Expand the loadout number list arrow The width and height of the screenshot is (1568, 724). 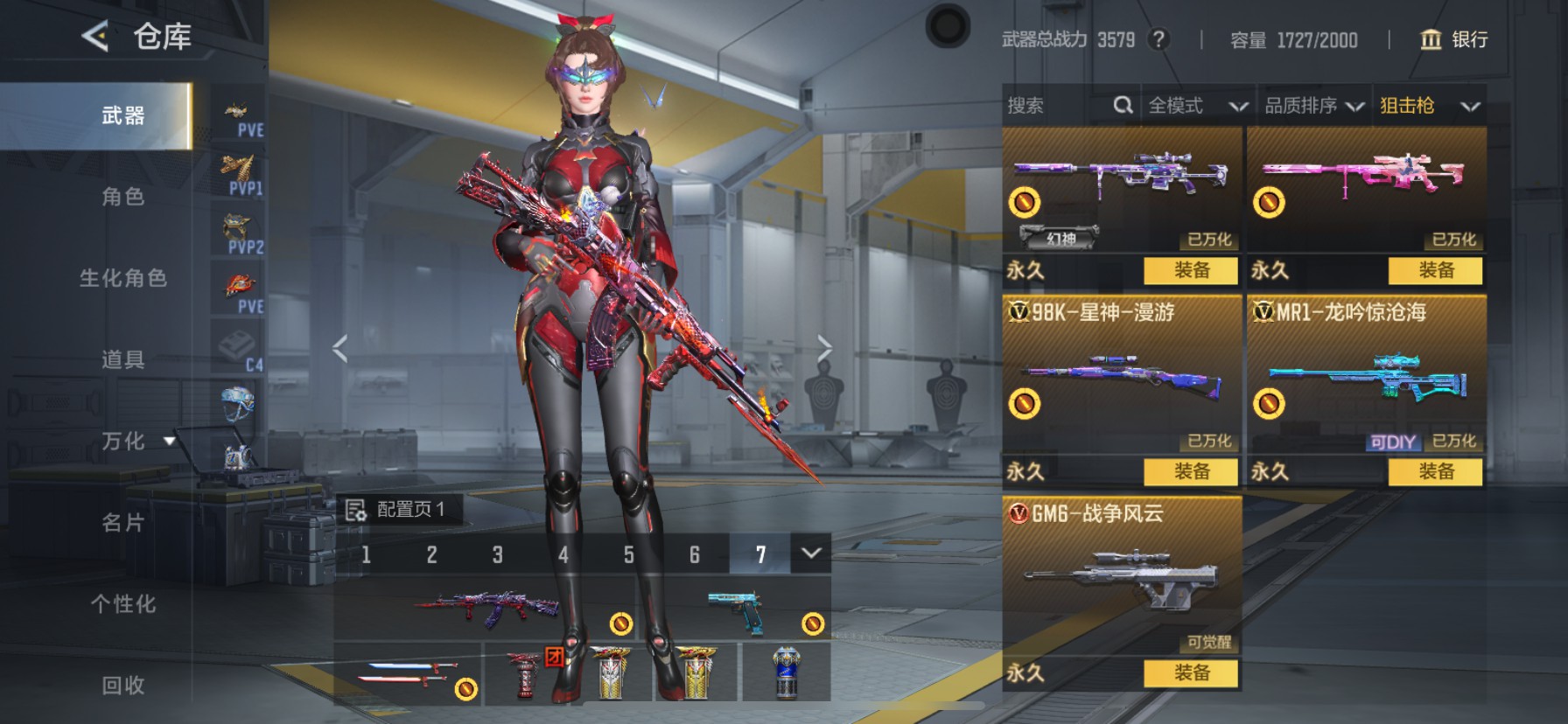point(811,553)
